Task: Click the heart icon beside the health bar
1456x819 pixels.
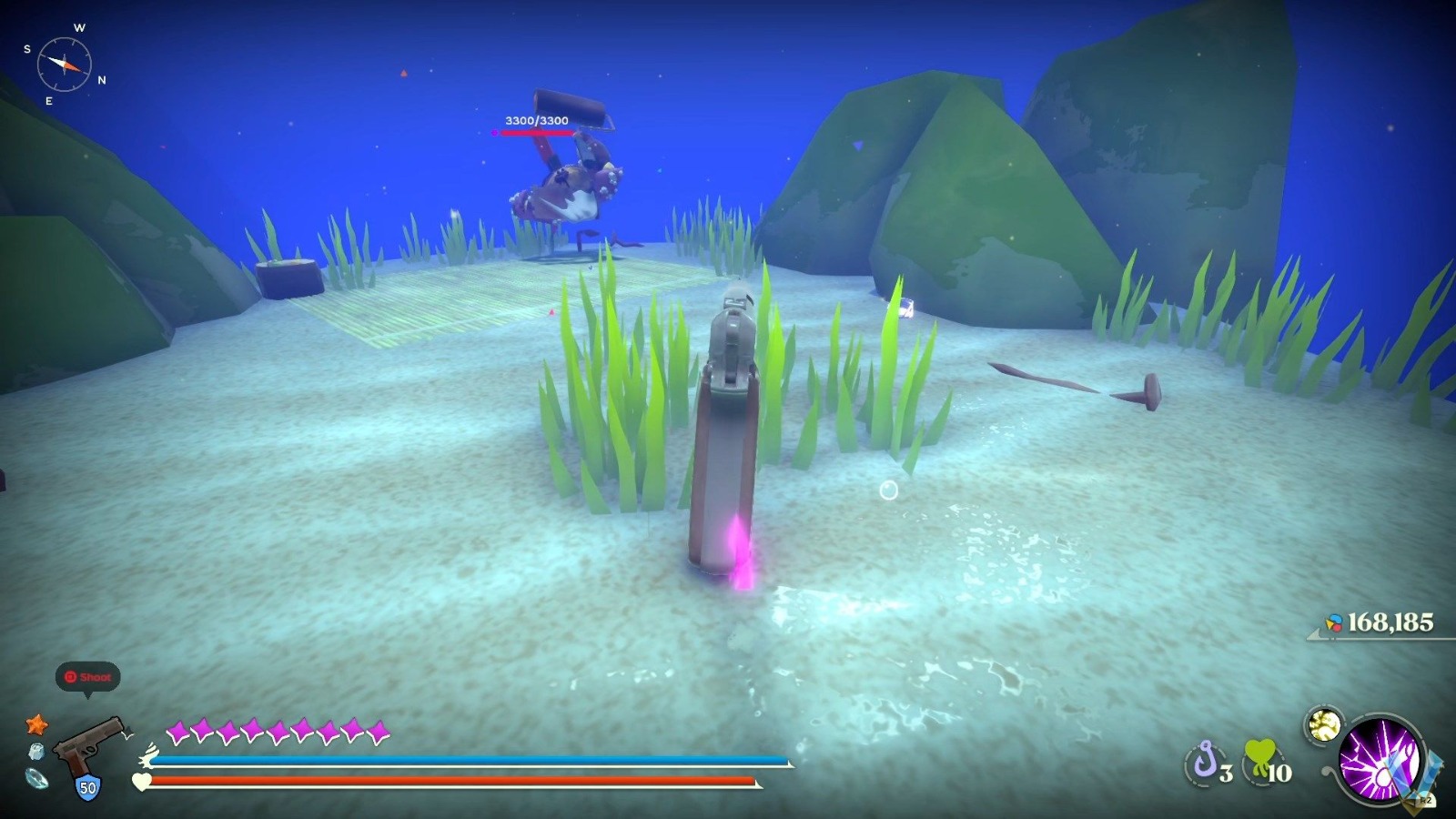Action: [141, 781]
